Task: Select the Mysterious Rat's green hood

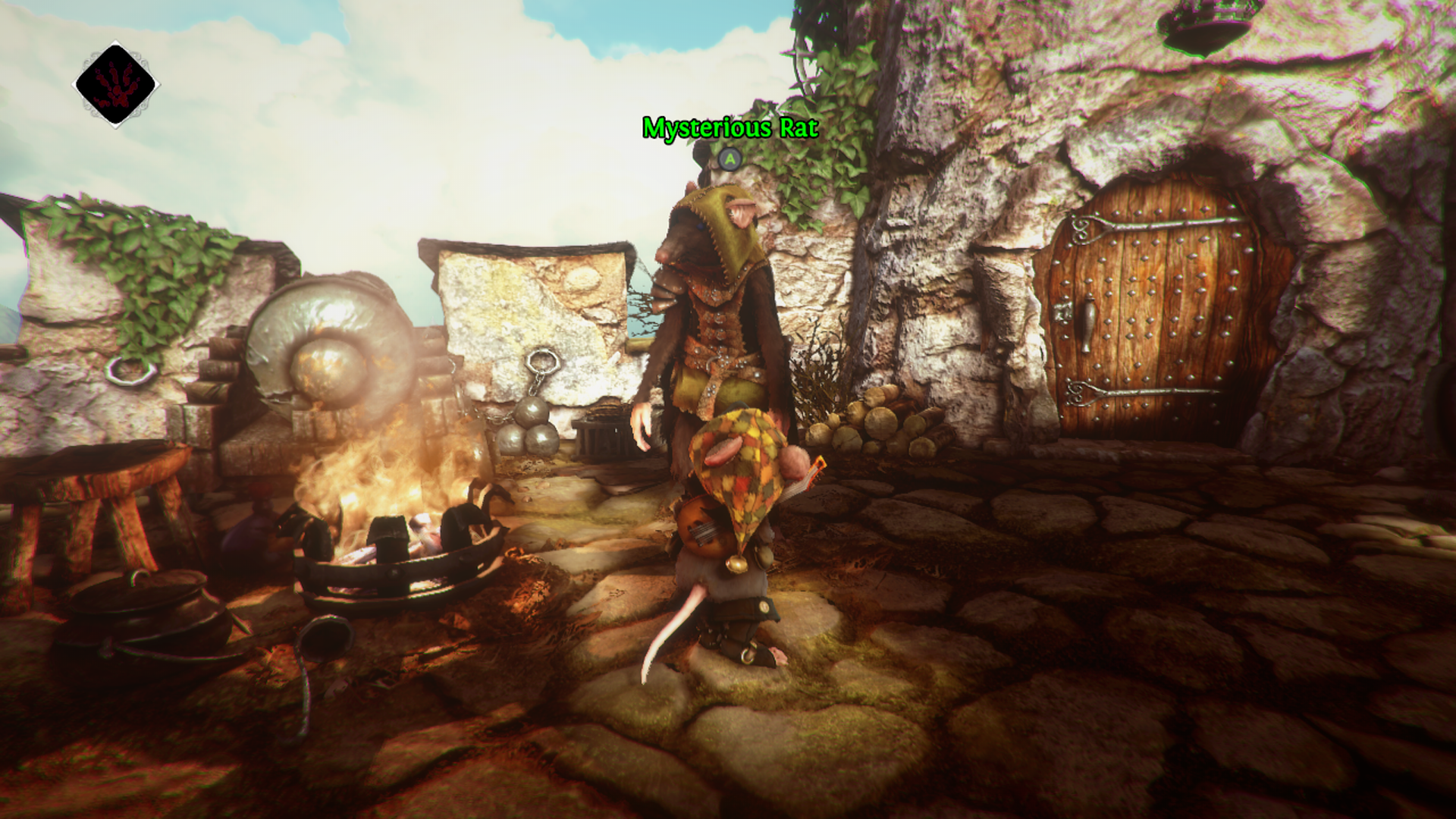Action: click(720, 227)
